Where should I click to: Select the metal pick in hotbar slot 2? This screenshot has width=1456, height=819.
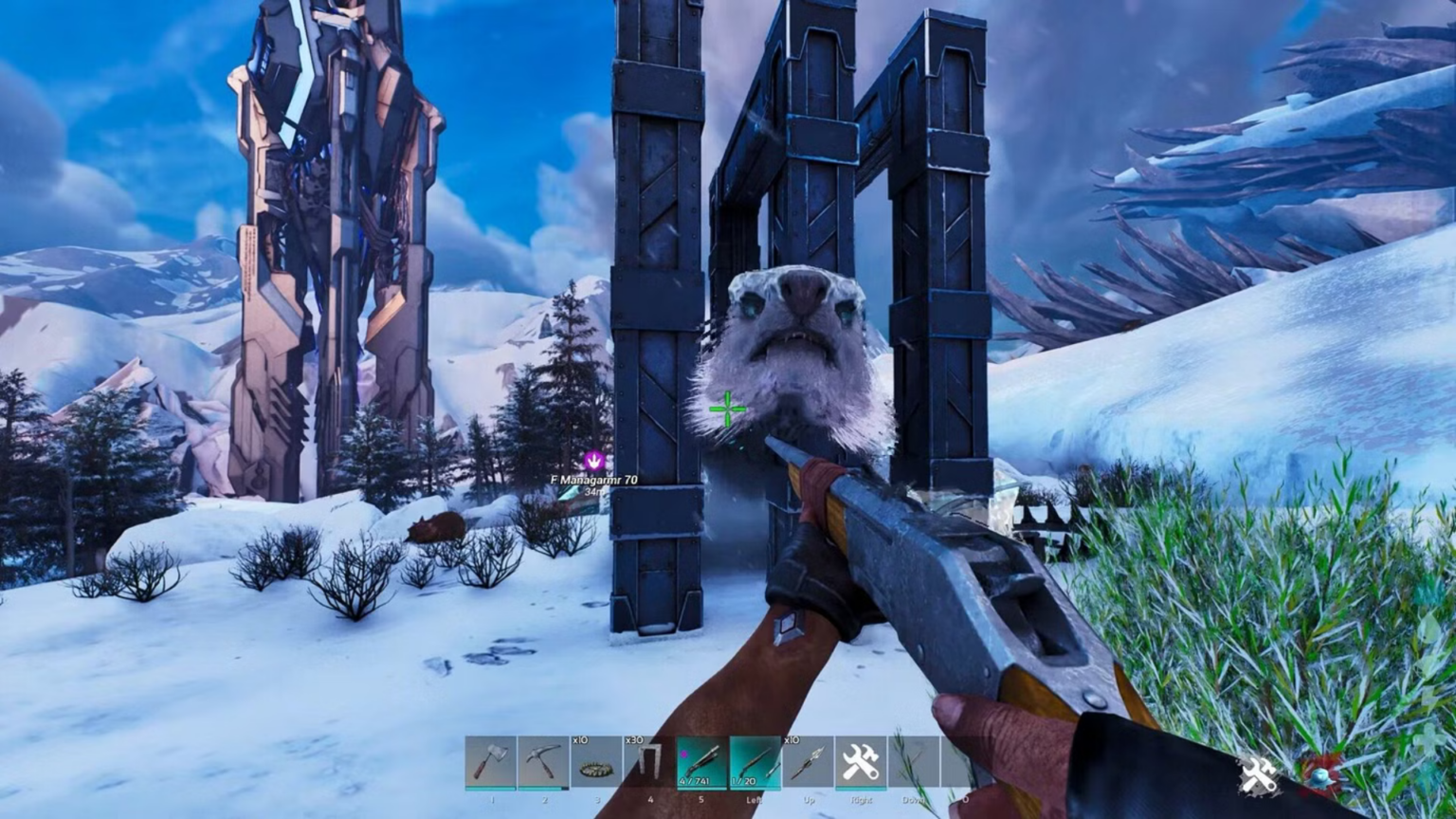[545, 763]
